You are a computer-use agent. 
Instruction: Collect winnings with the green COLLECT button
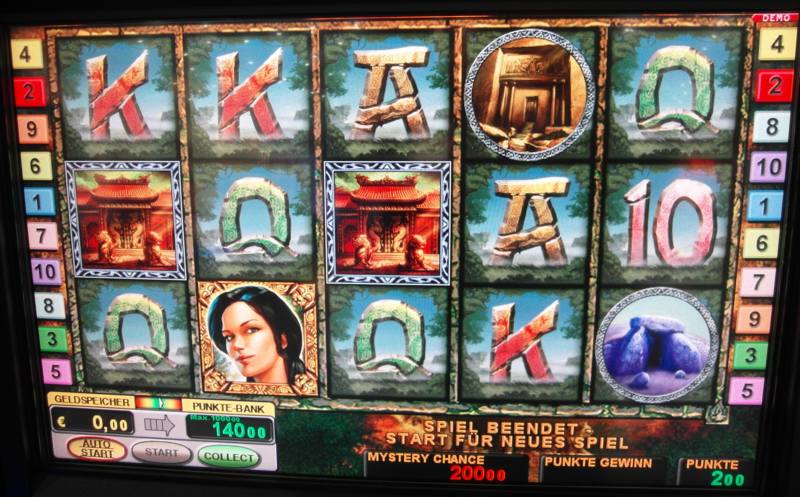[228, 456]
